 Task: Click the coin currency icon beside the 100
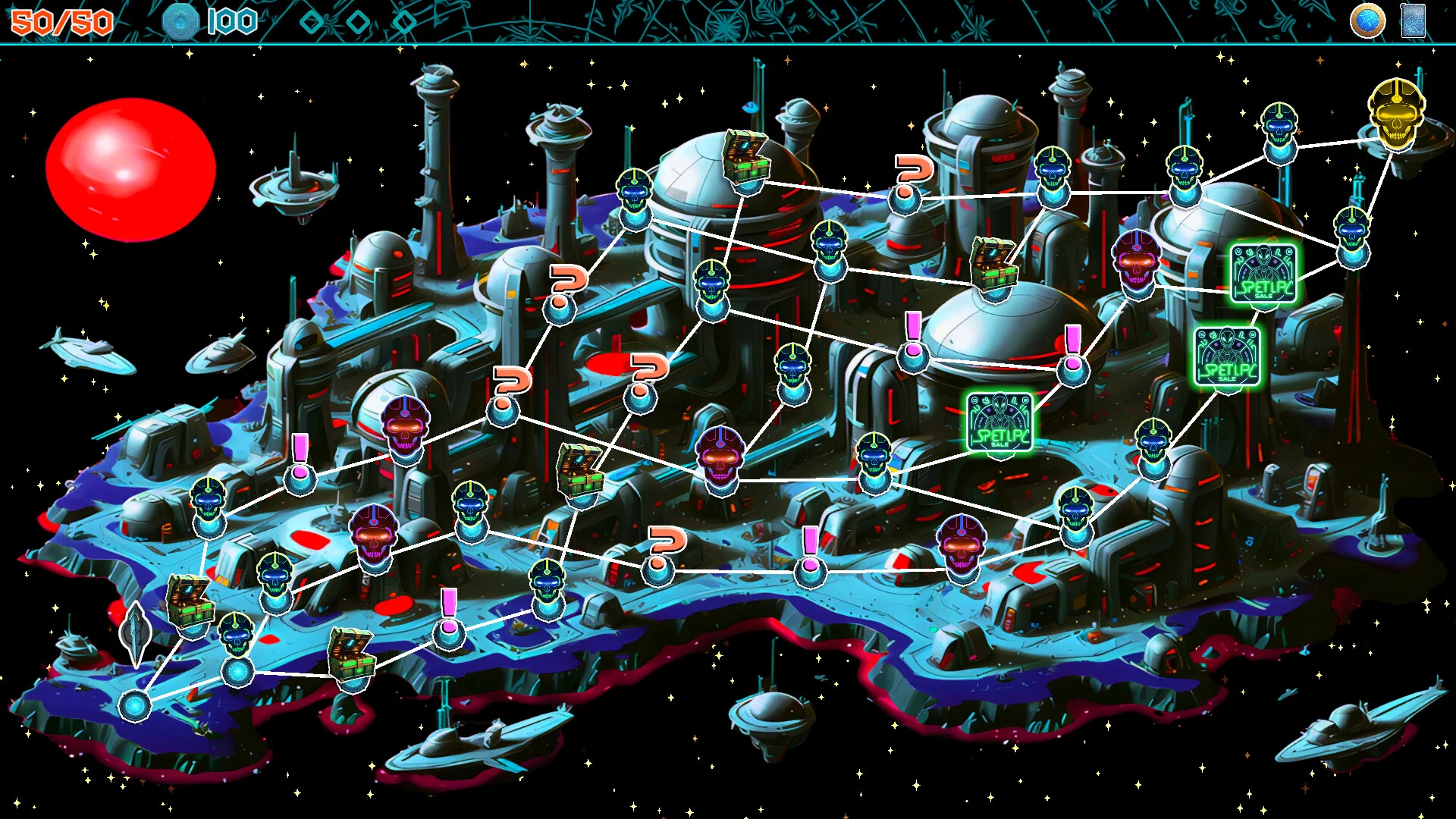[182, 21]
